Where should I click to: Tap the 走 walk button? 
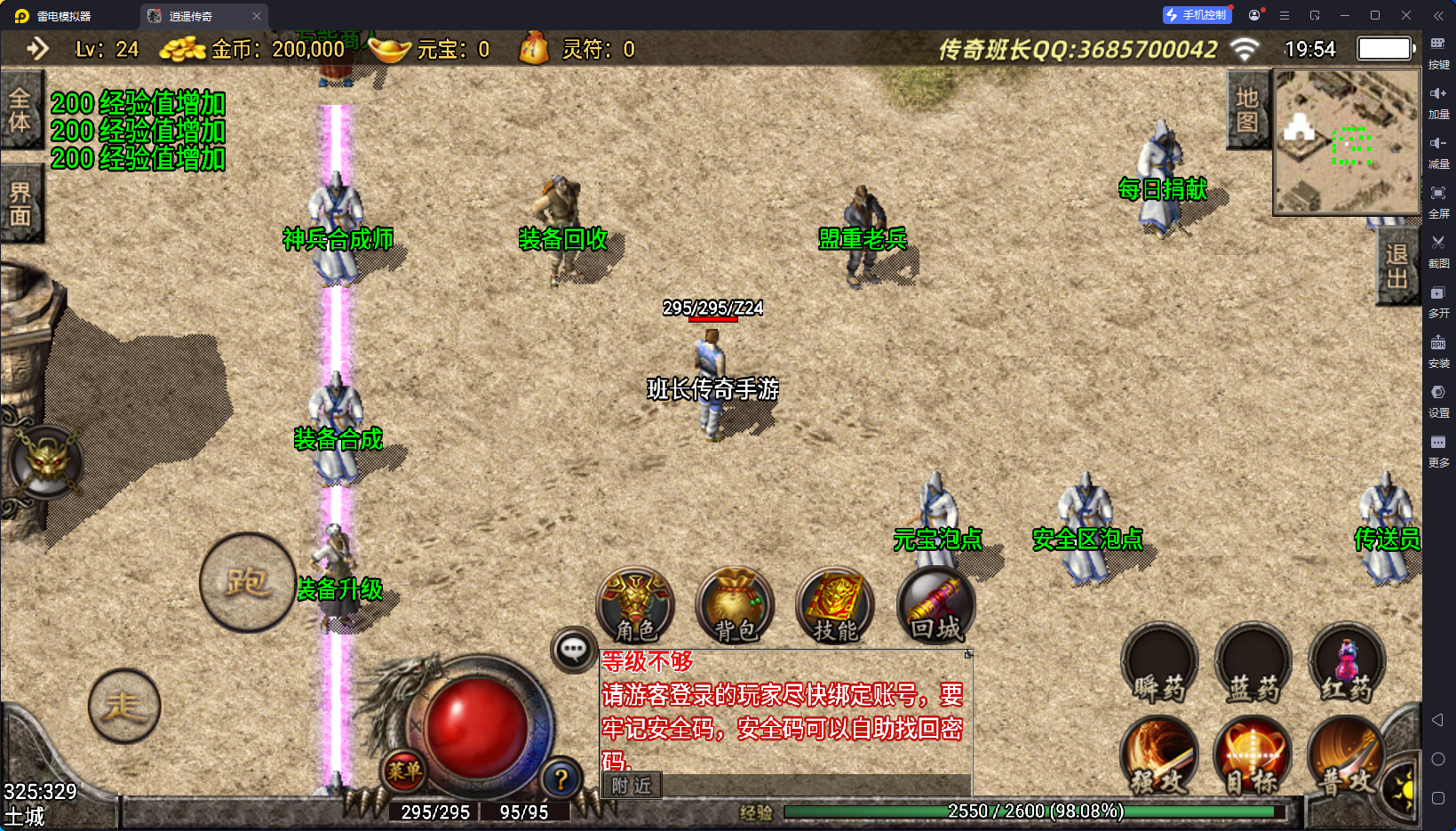click(124, 706)
